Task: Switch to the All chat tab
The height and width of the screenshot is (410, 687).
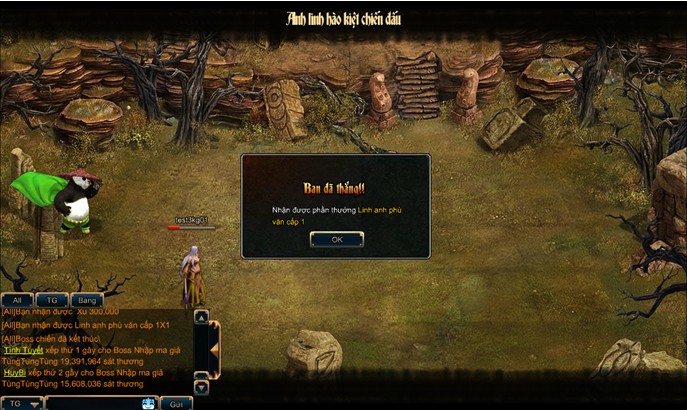Action: 16,299
